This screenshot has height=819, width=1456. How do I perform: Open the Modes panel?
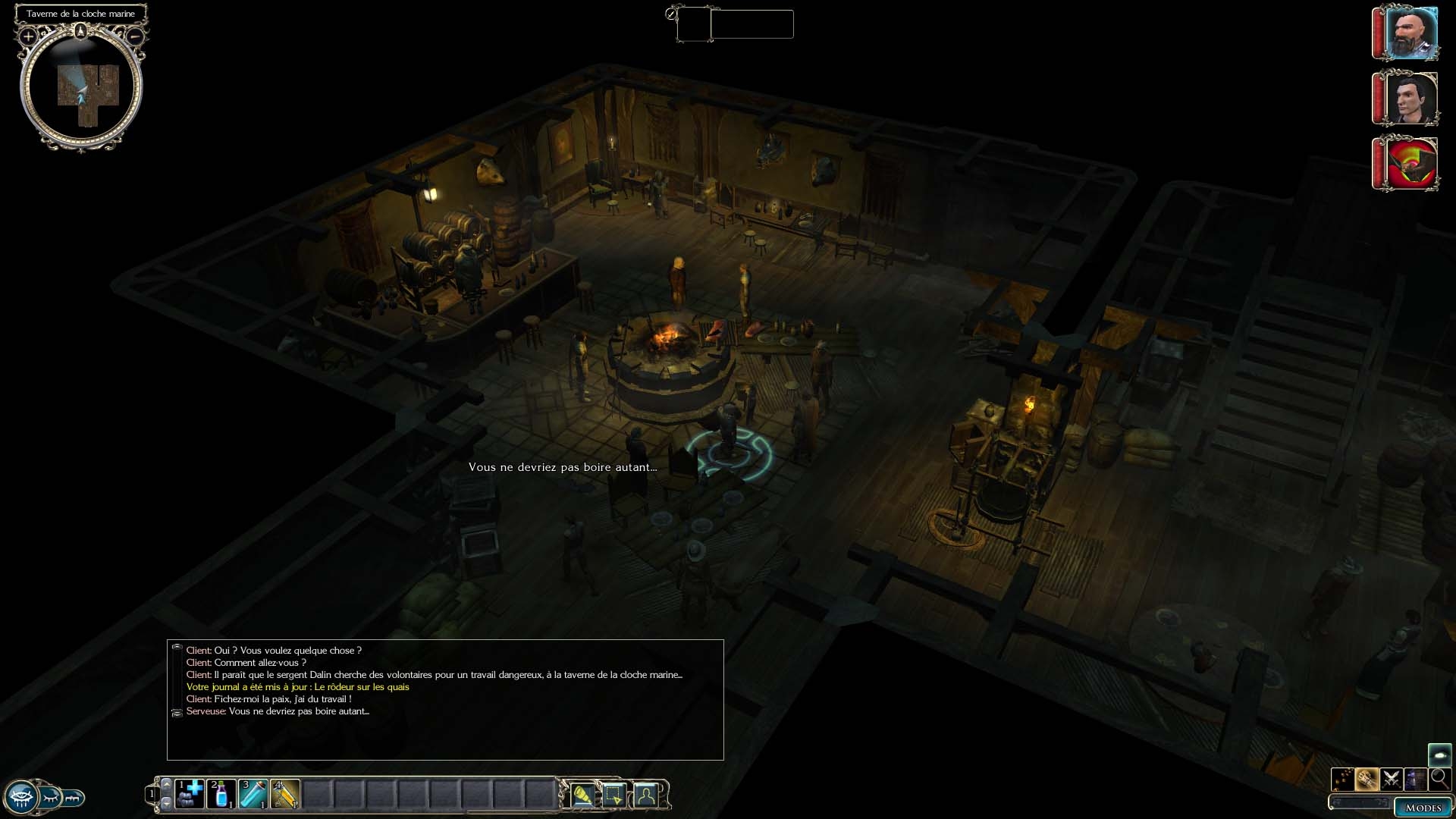coord(1422,808)
